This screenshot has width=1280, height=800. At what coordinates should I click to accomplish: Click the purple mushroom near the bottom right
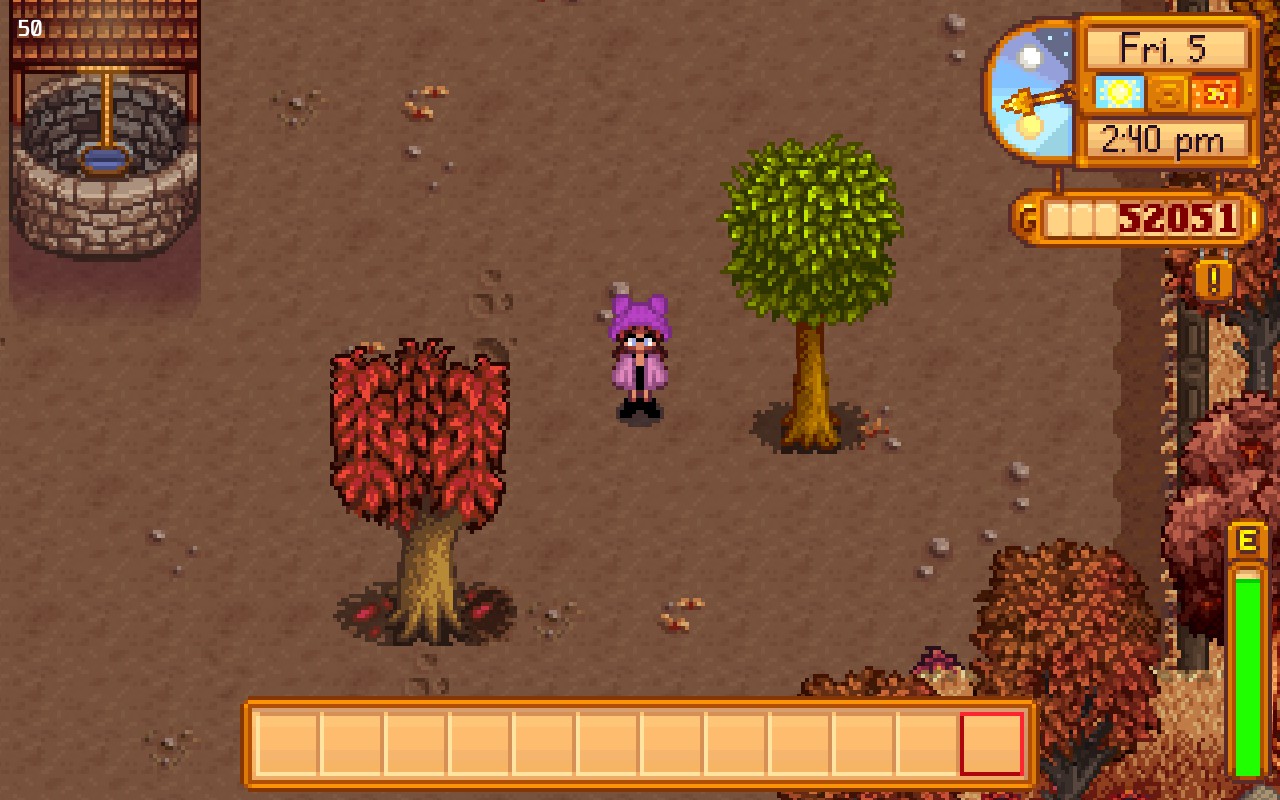(937, 659)
